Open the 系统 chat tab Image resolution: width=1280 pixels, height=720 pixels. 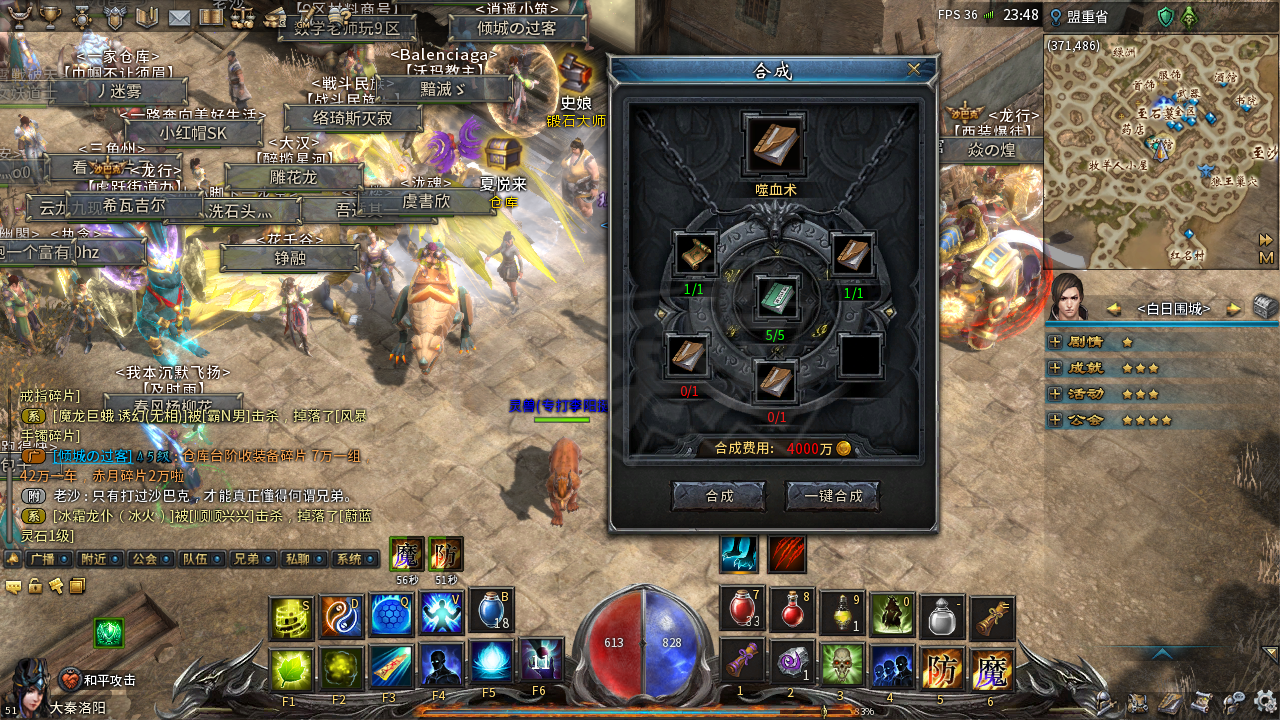pos(349,559)
